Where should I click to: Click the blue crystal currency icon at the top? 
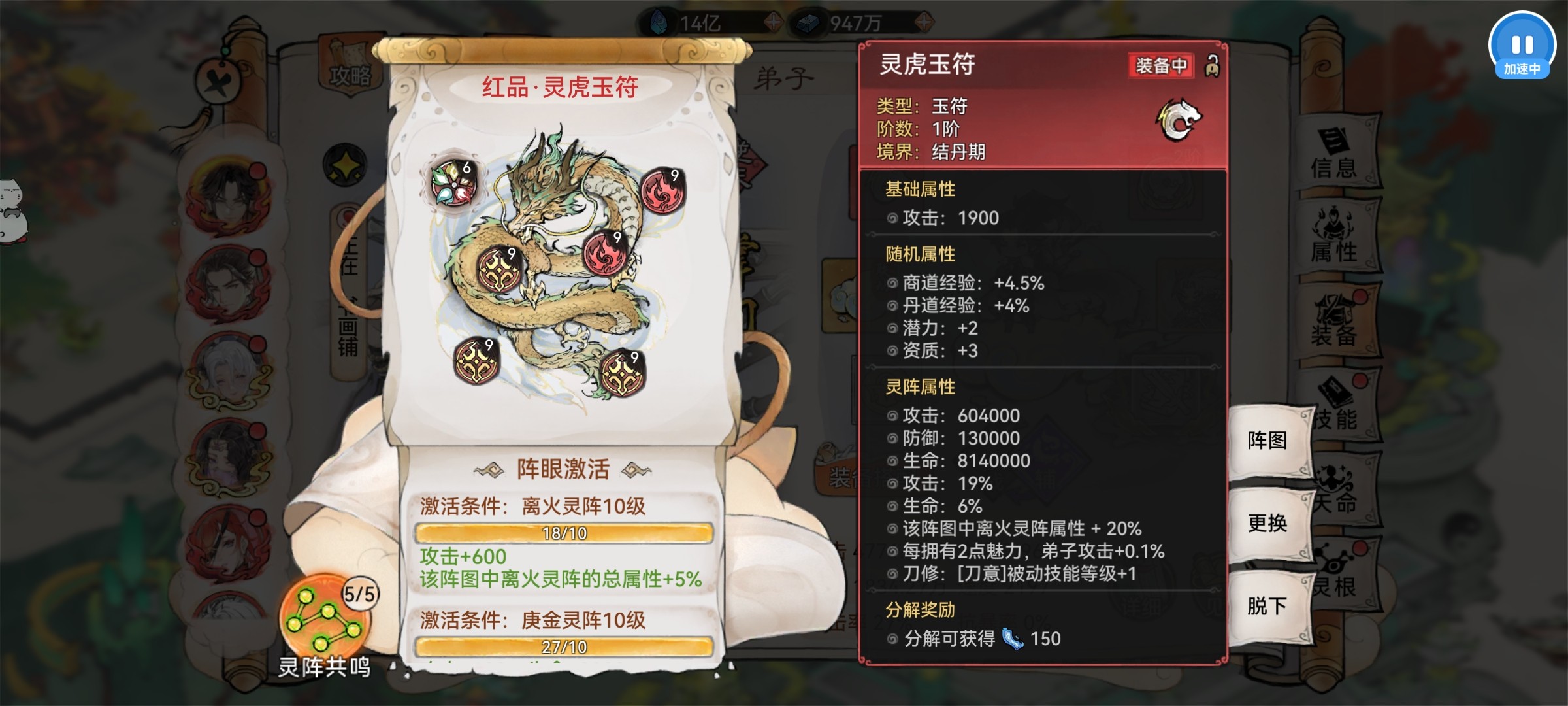660,21
